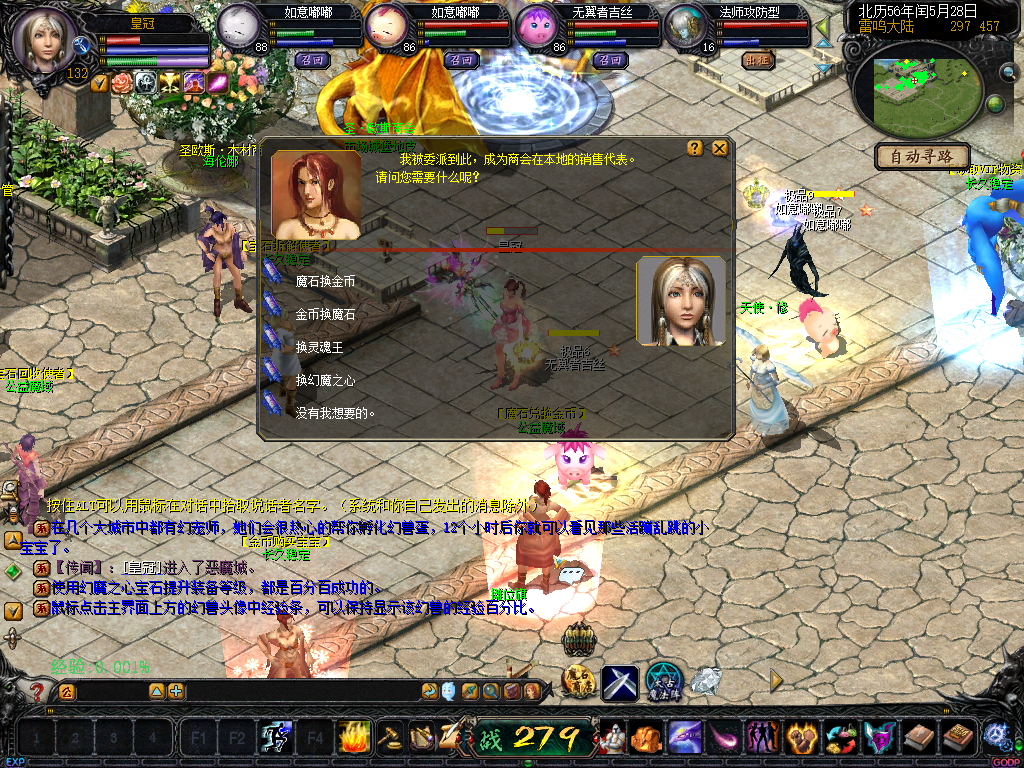
Task: Click the magnifier button beside the minimap
Action: 1008,71
